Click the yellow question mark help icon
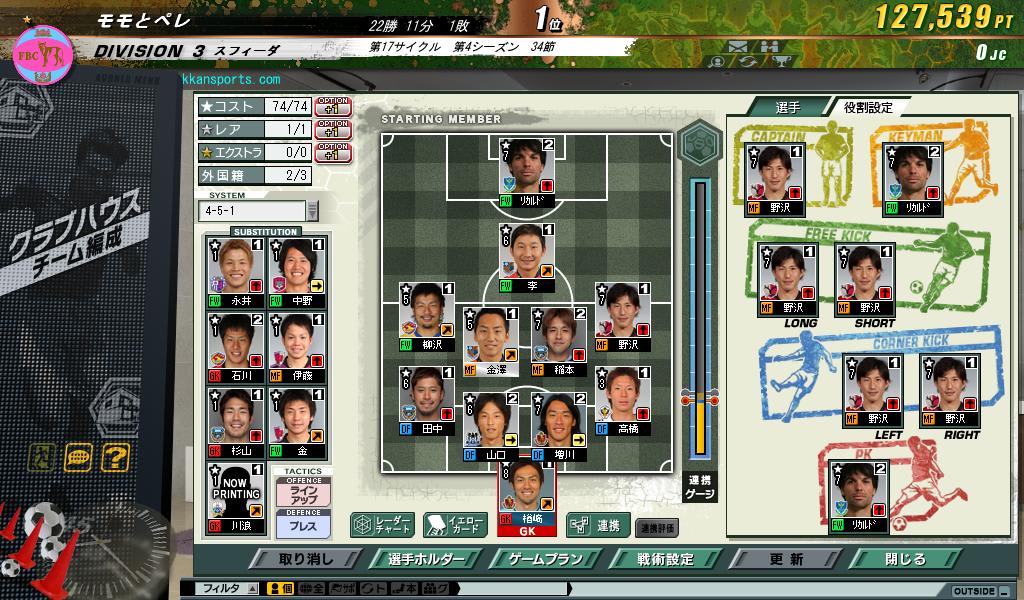 pyautogui.click(x=117, y=458)
